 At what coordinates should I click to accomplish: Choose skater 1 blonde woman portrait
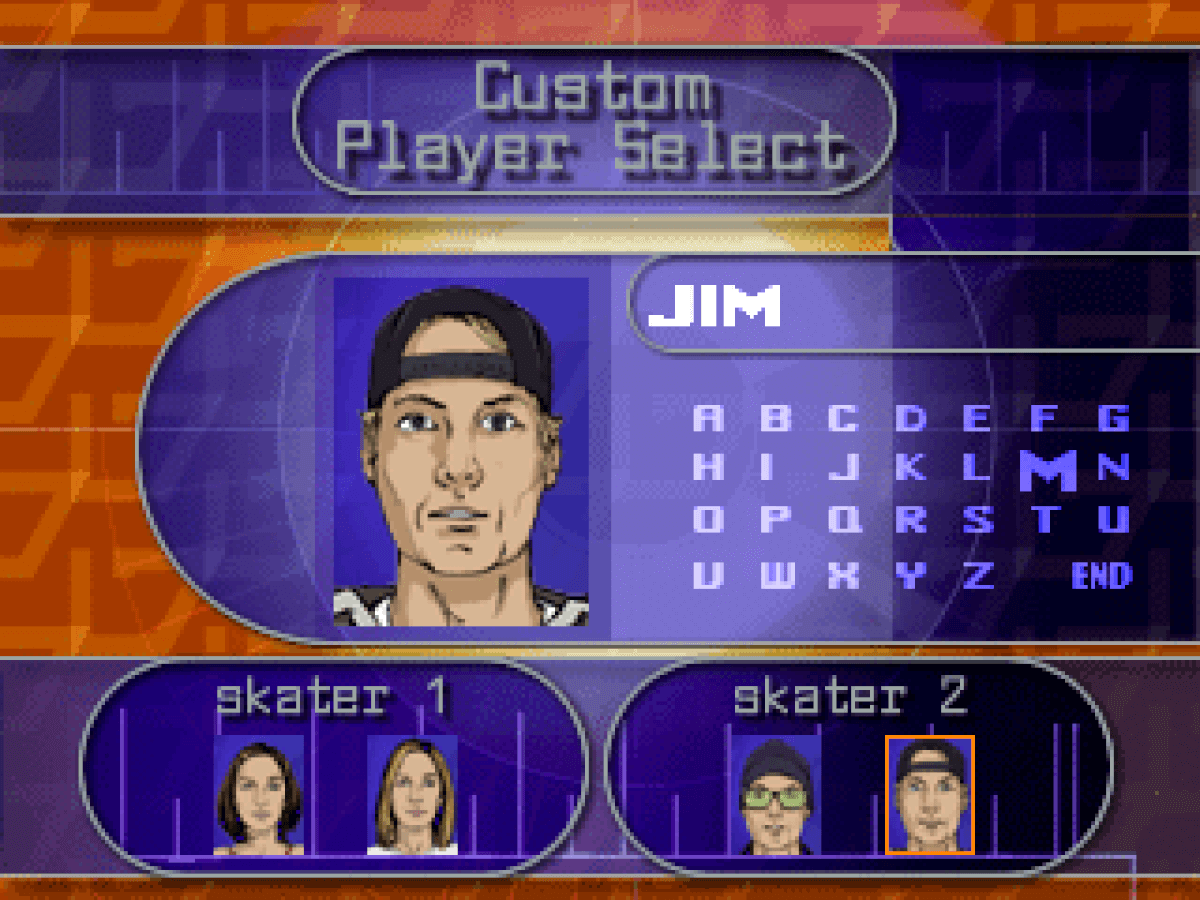tap(412, 796)
